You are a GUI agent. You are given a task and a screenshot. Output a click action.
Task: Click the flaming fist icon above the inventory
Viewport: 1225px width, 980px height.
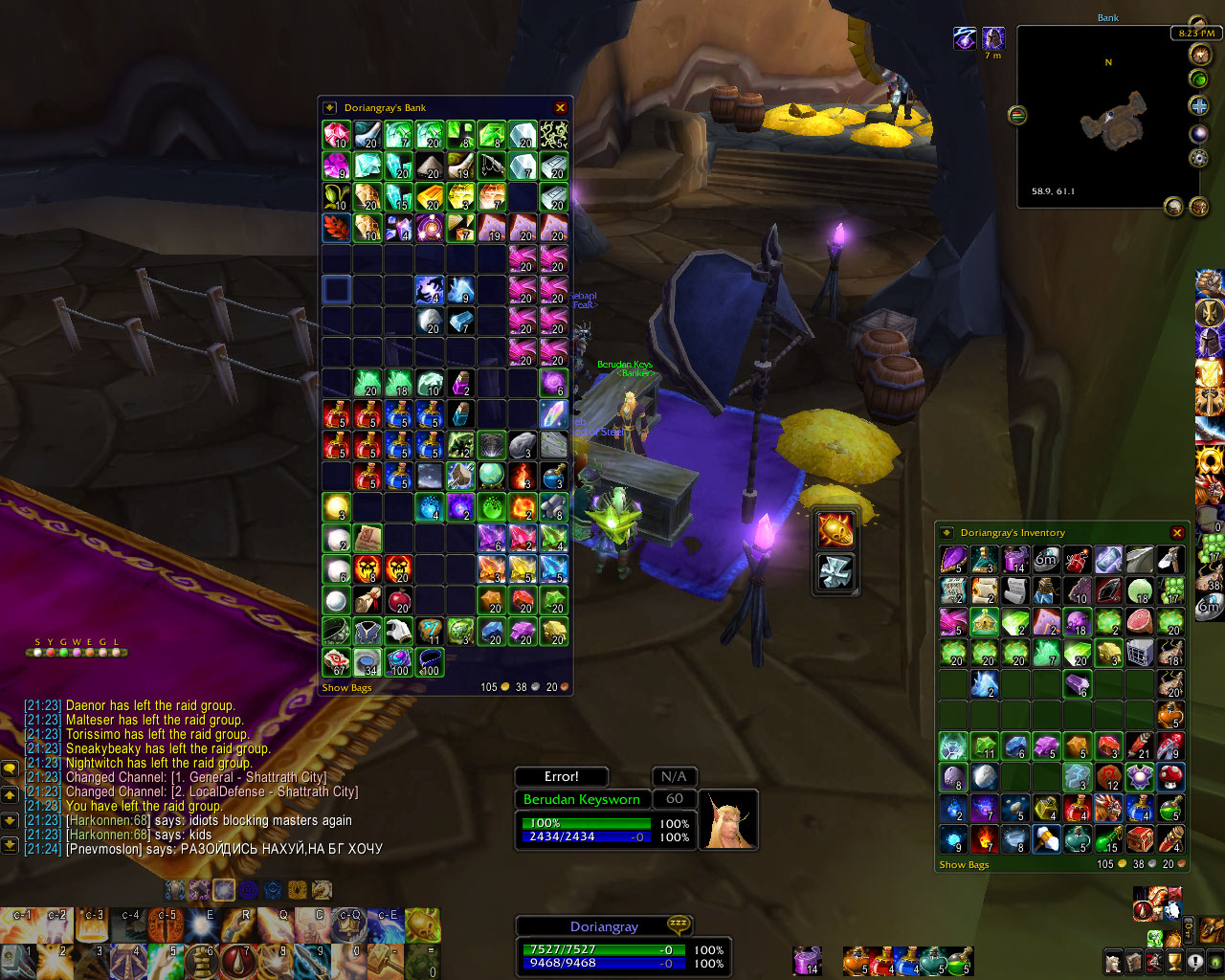[835, 529]
